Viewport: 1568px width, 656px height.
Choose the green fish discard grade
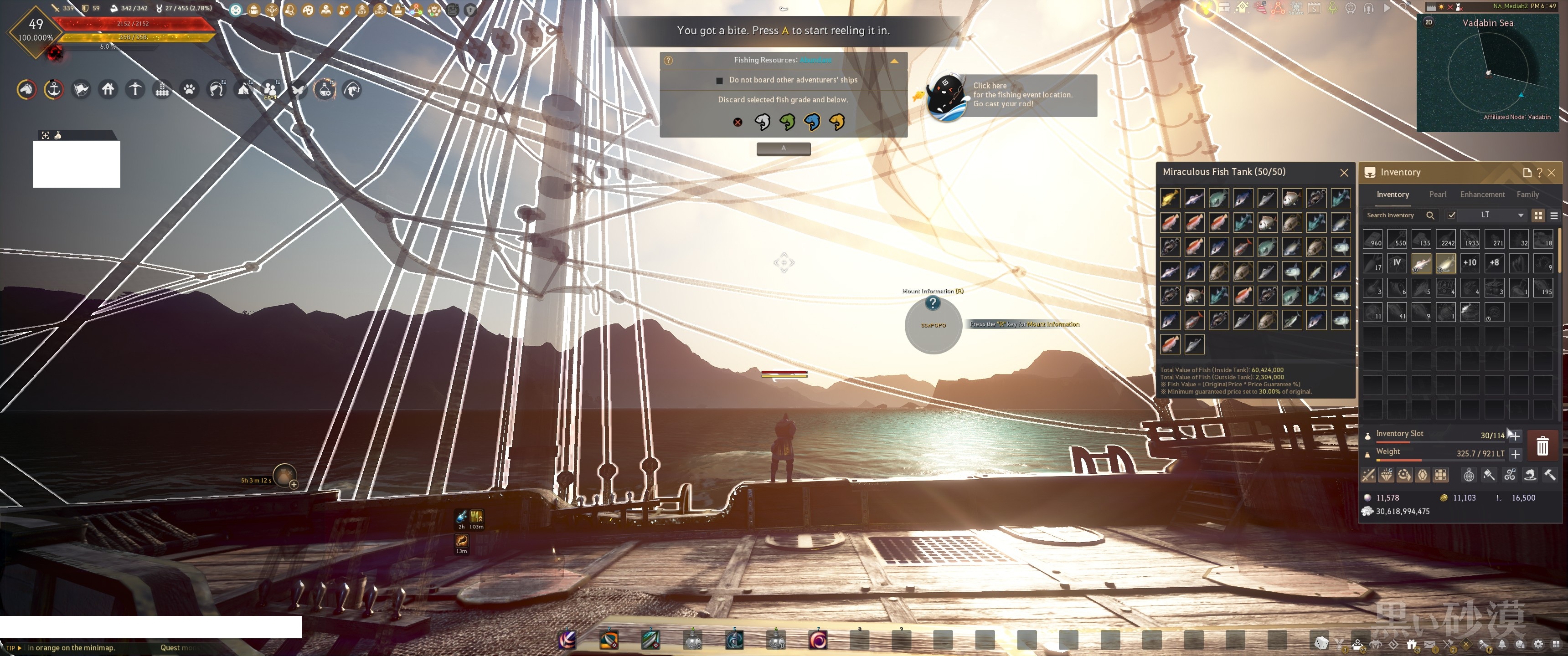tap(787, 122)
